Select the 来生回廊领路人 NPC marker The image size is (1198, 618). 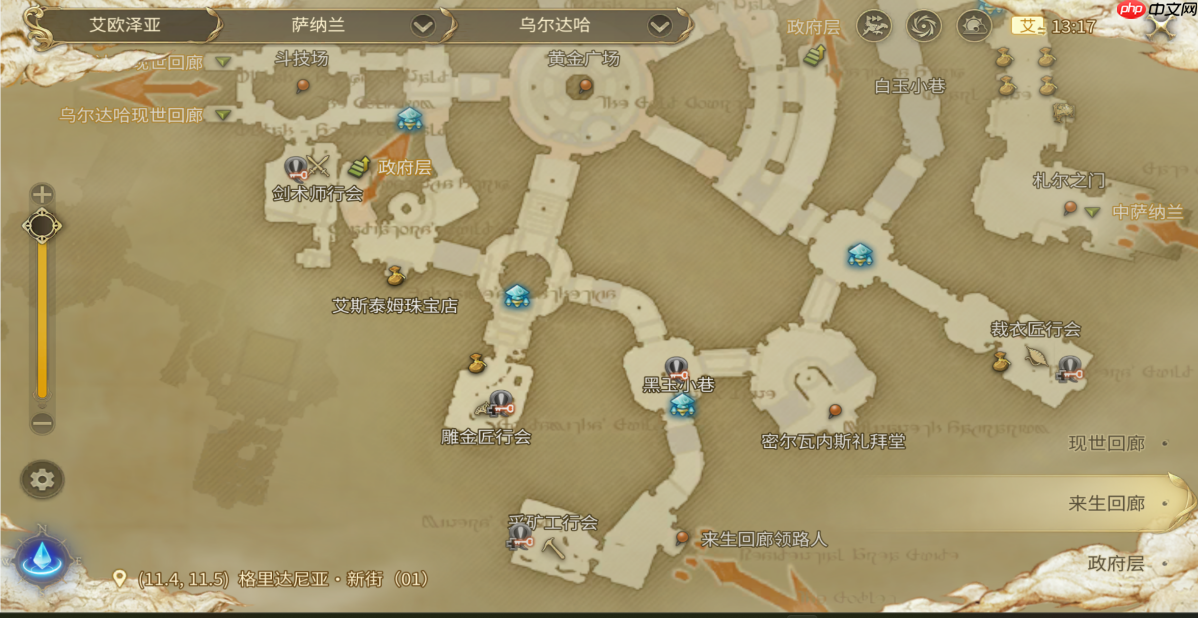682,538
